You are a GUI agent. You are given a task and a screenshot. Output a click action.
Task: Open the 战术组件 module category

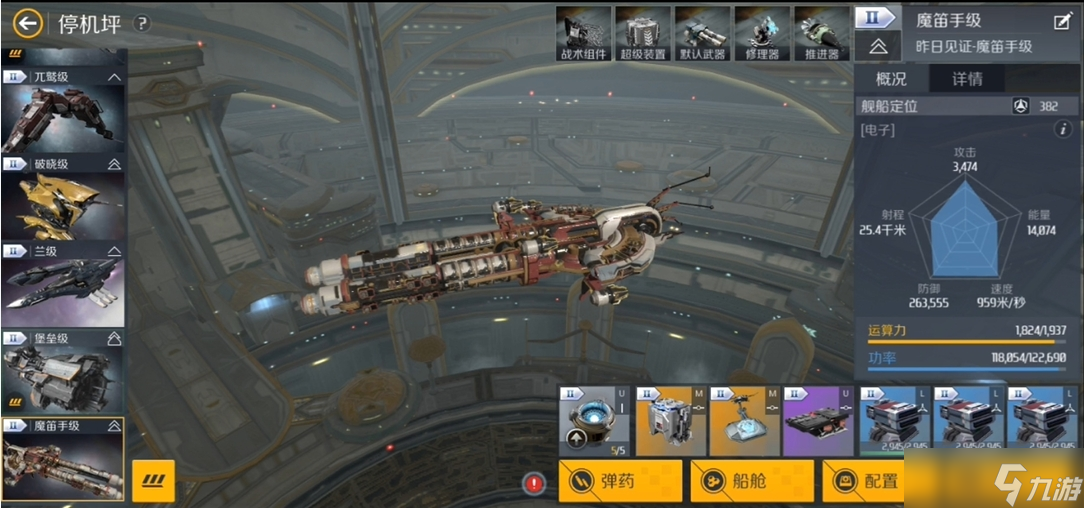(583, 32)
